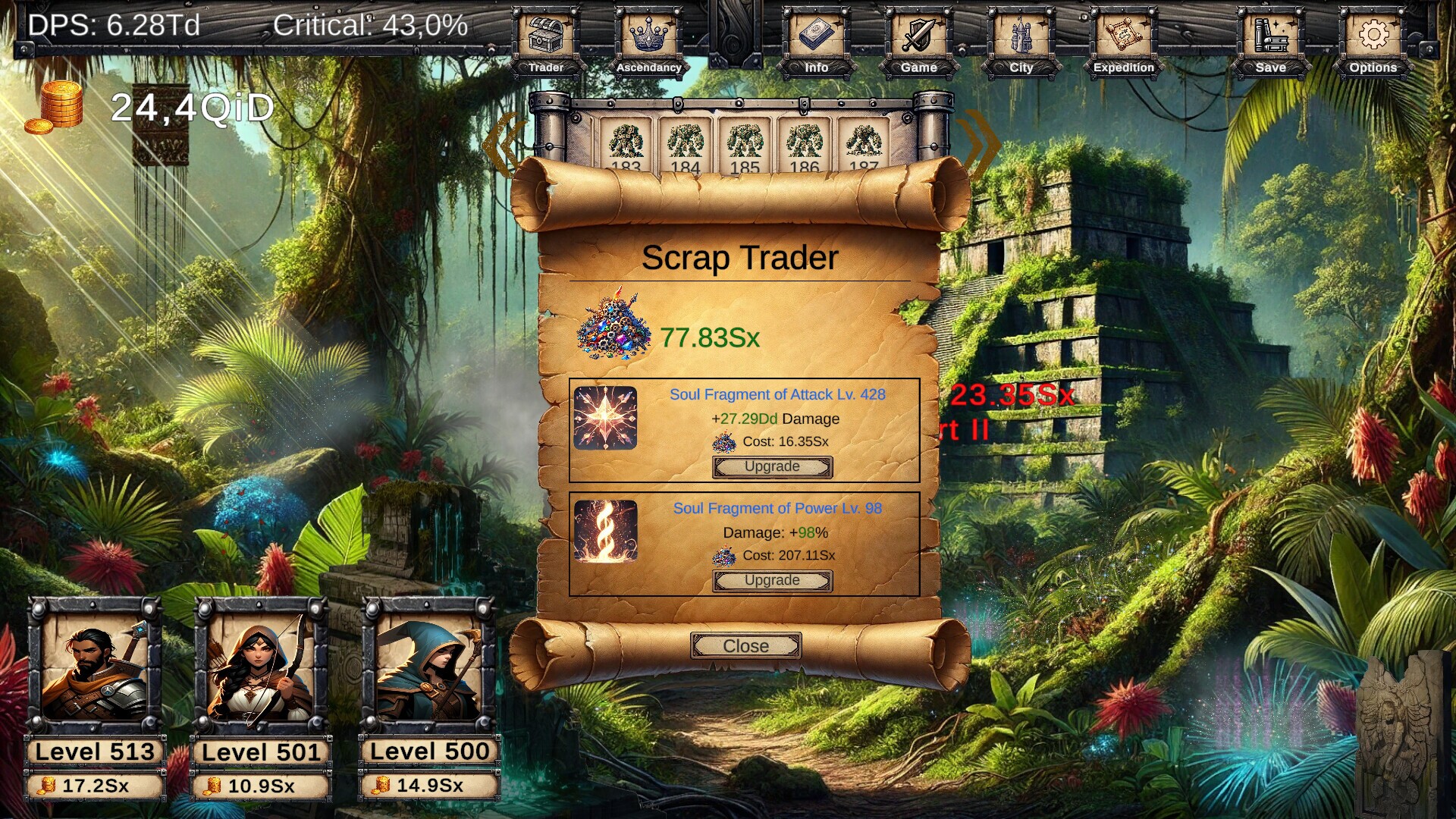
Task: Upgrade Soul Fragment of Attack
Action: [772, 467]
